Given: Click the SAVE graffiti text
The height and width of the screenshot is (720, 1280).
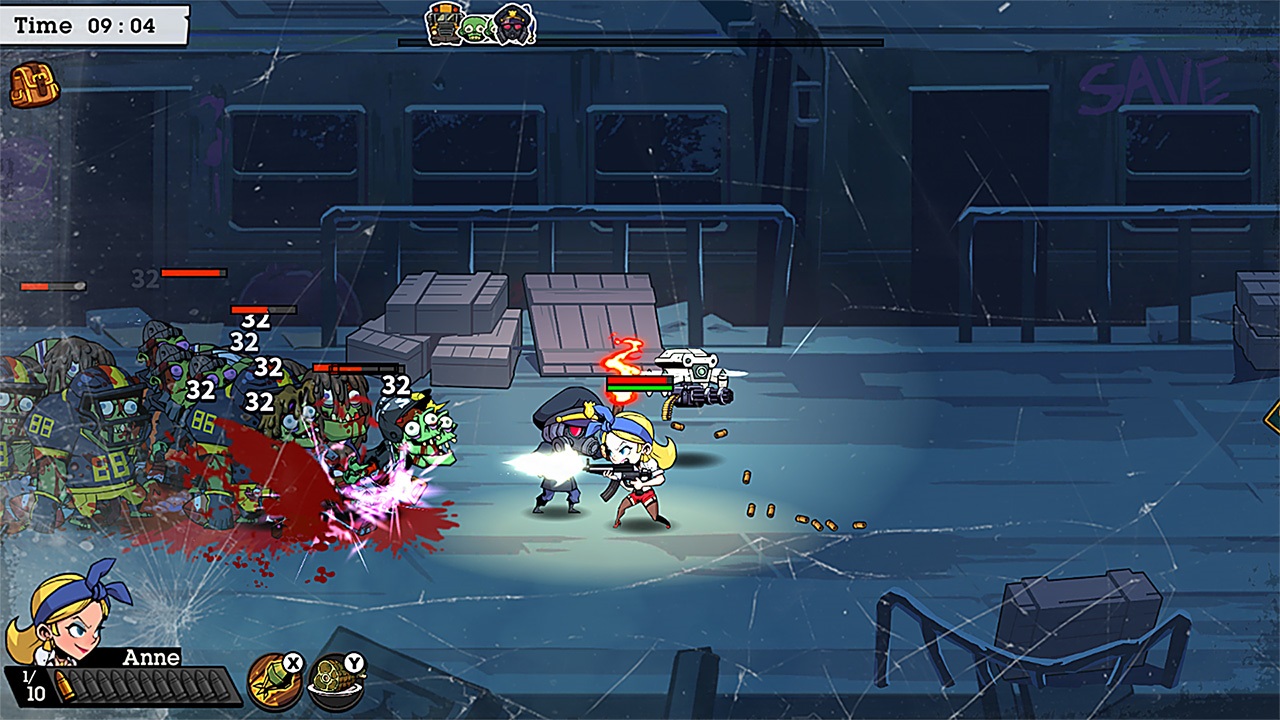Looking at the screenshot, I should pos(1160,77).
